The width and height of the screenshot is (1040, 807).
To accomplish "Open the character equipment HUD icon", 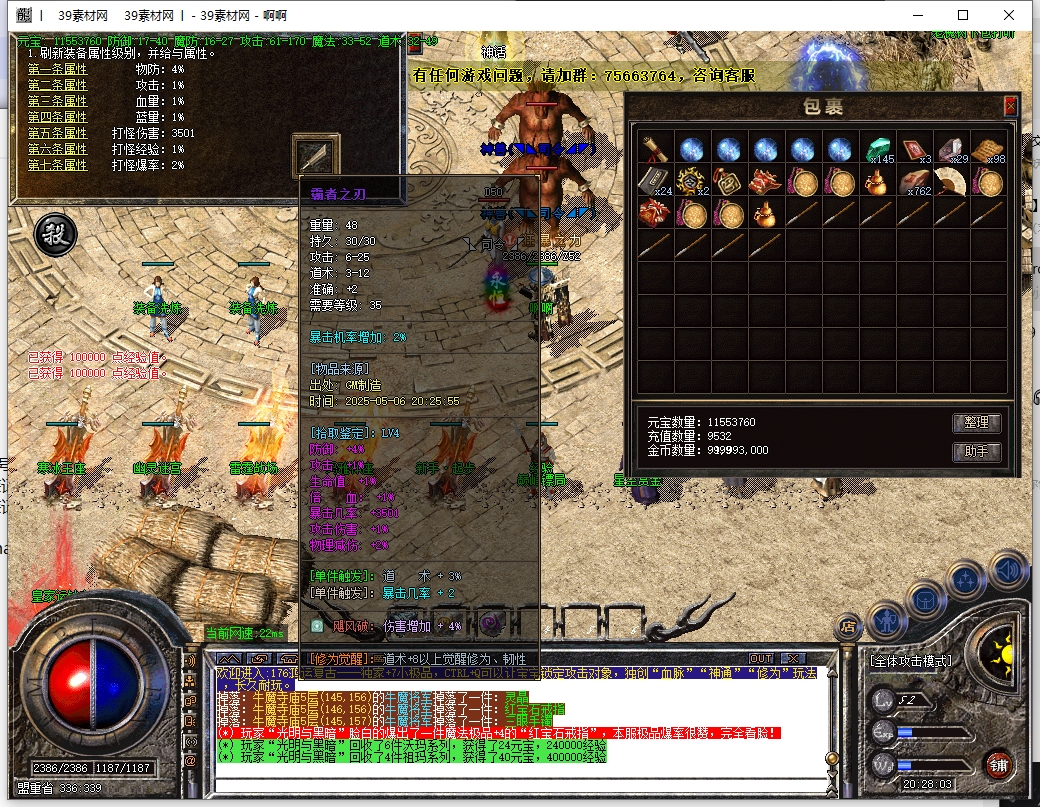I will [887, 620].
